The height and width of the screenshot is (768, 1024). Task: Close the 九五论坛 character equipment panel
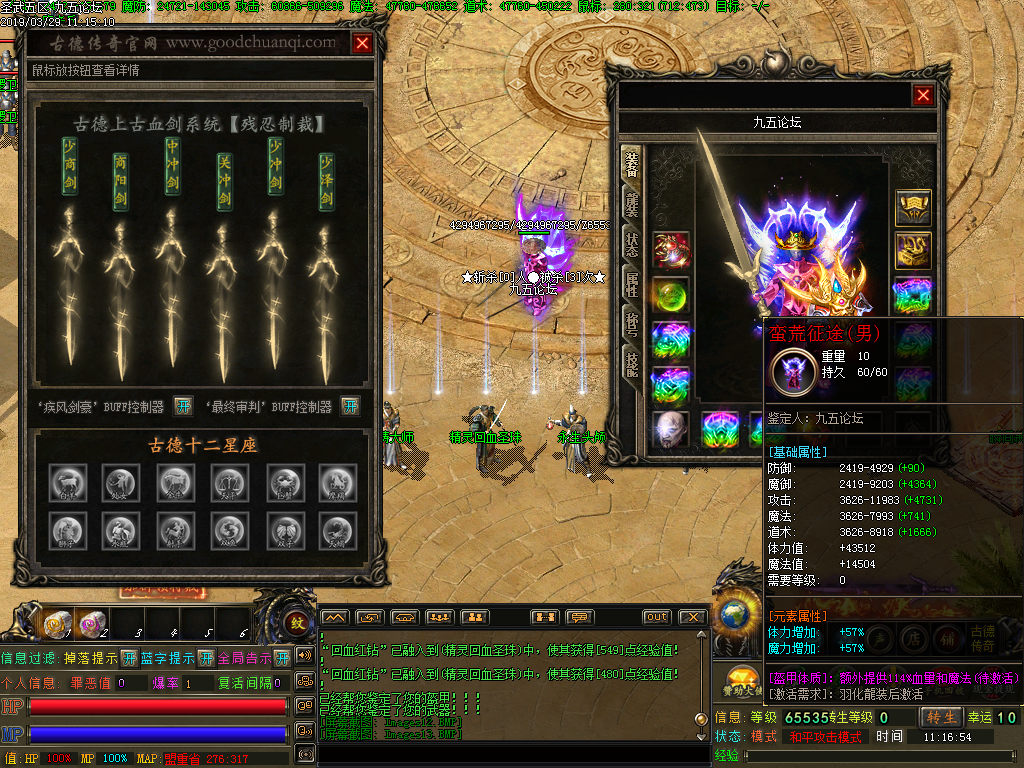pyautogui.click(x=923, y=95)
